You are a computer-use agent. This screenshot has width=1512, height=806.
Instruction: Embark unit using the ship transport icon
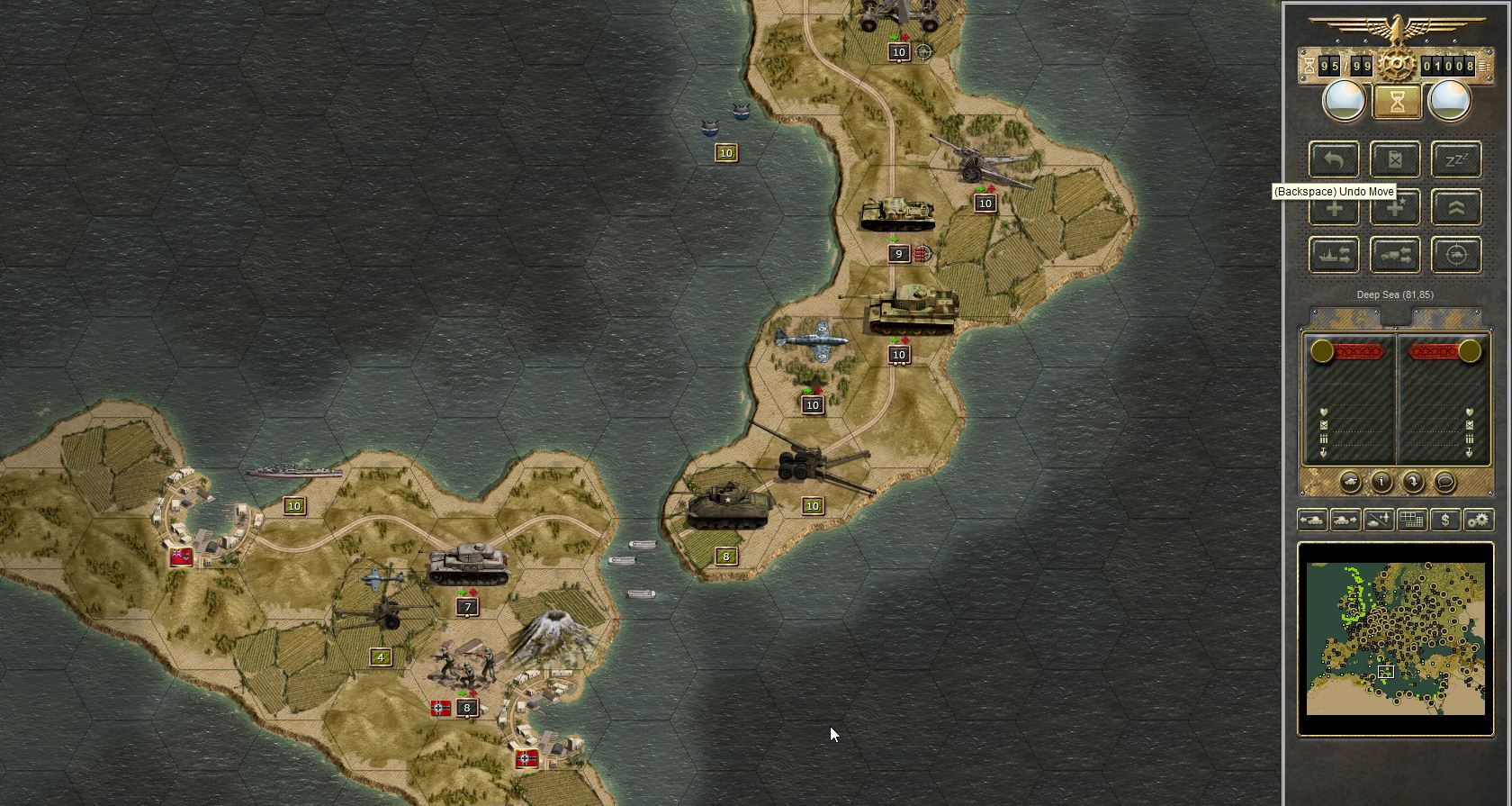click(x=1334, y=255)
